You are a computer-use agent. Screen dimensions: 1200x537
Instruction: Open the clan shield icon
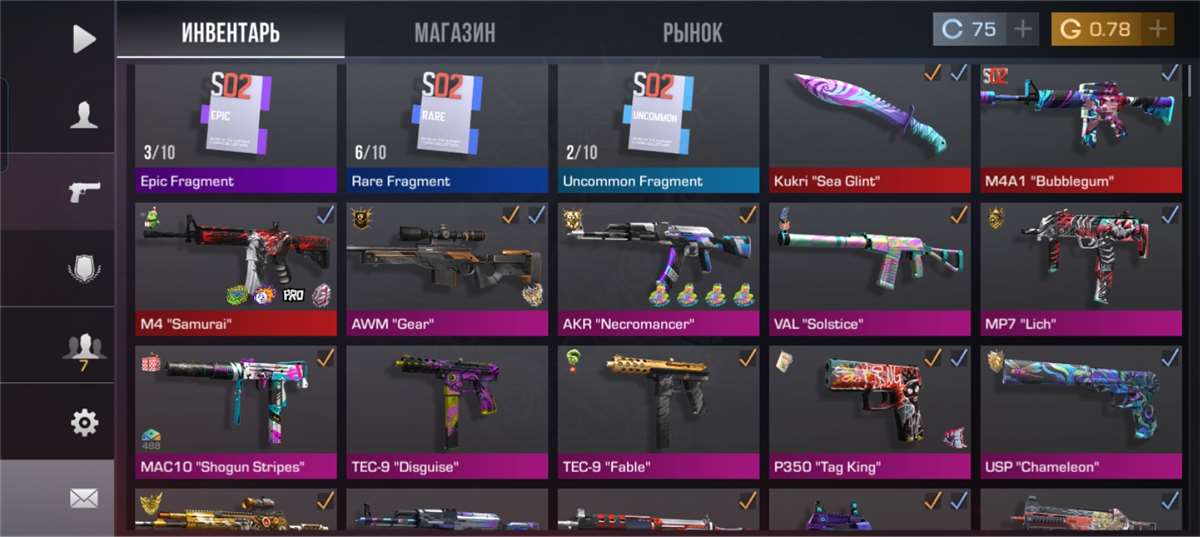84,269
